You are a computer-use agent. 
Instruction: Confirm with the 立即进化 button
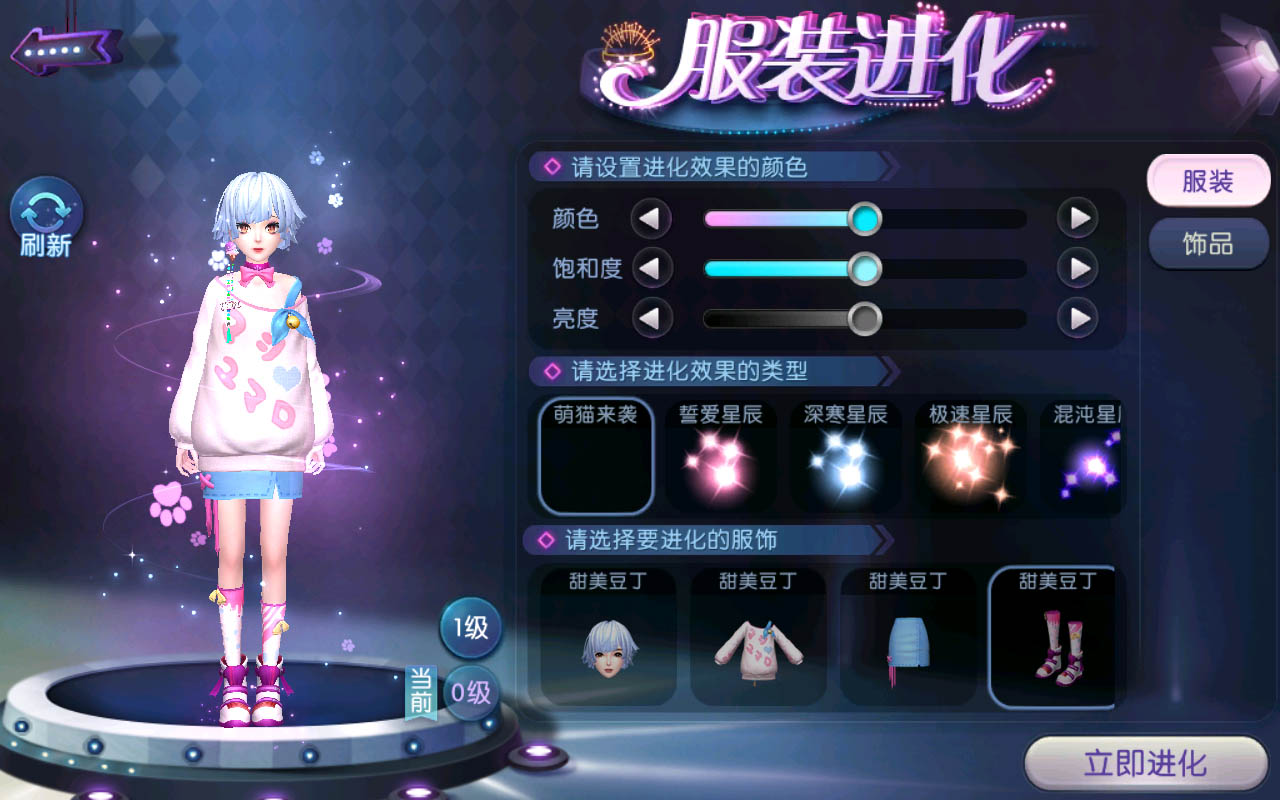pyautogui.click(x=1146, y=765)
